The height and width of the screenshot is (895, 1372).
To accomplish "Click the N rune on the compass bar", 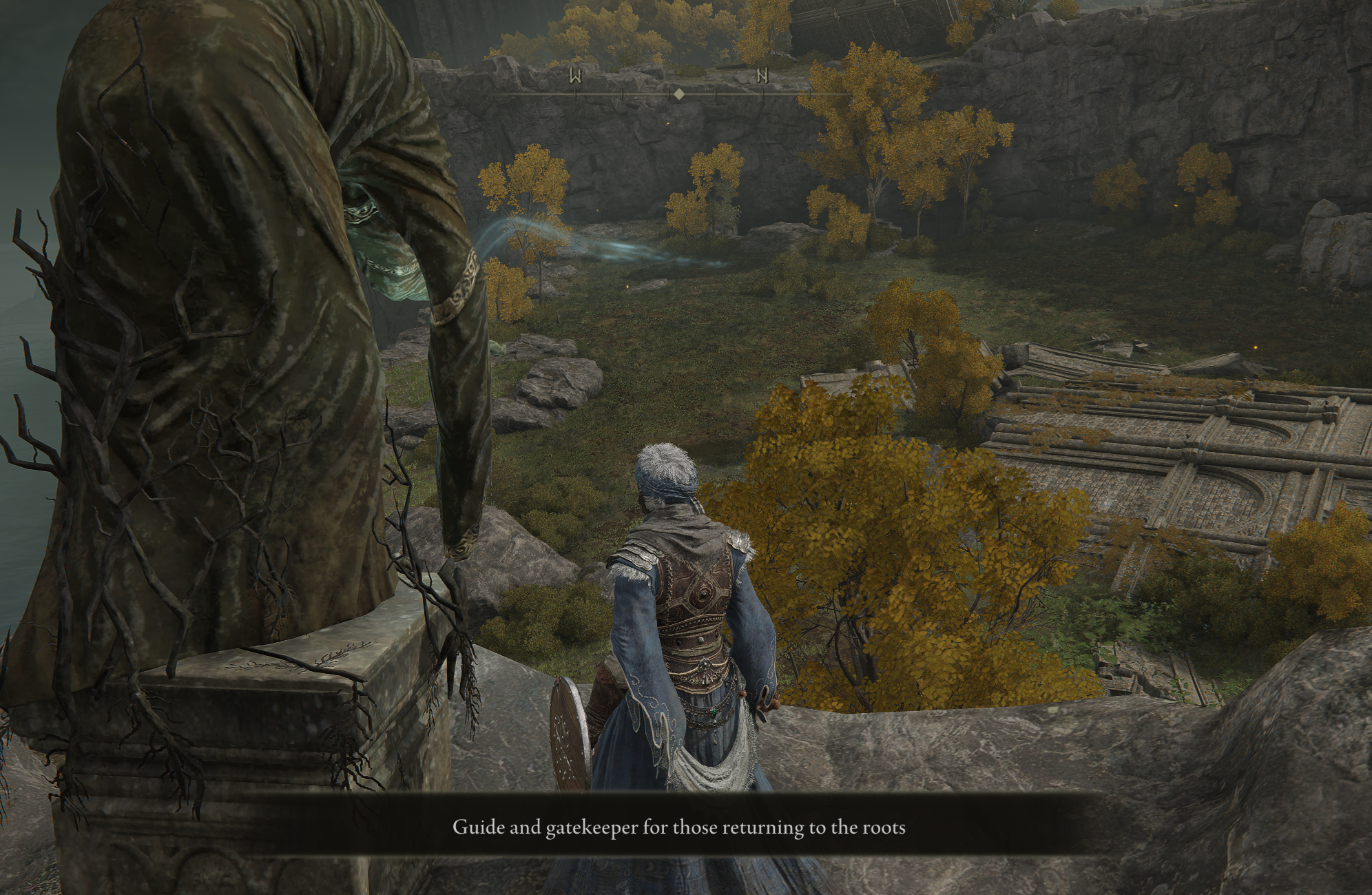I will (763, 76).
